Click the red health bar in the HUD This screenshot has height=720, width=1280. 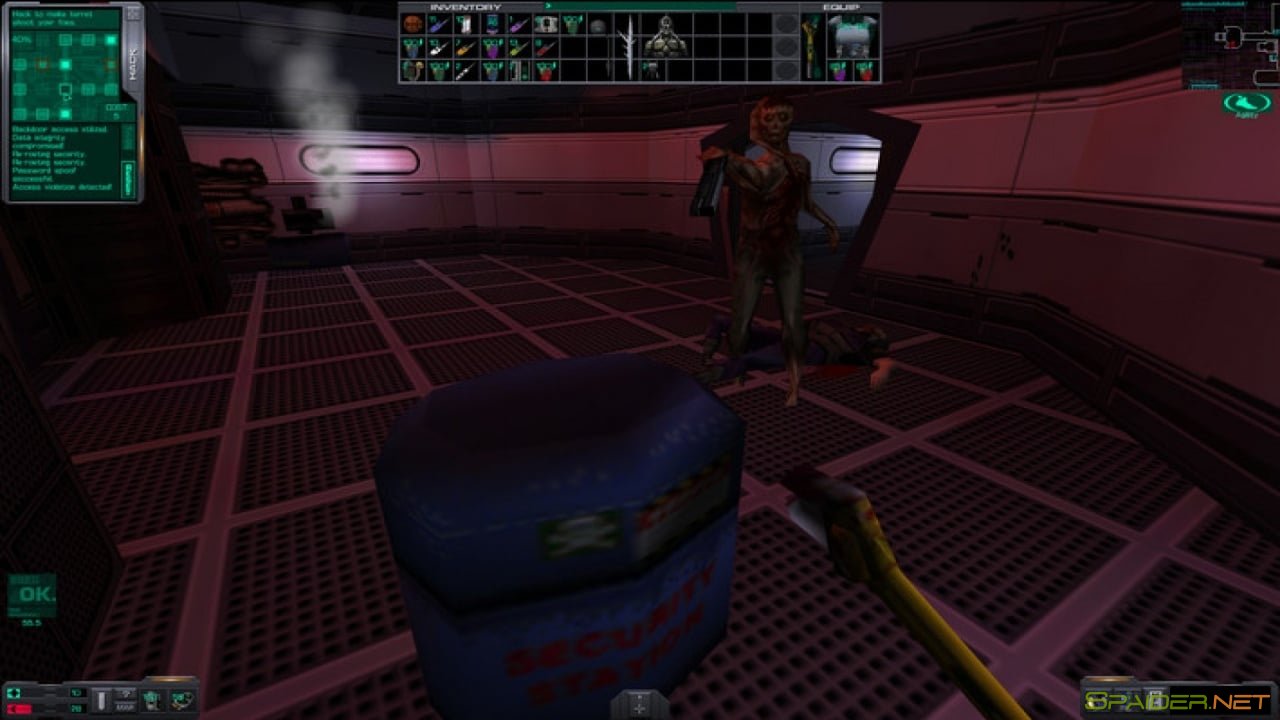click(19, 707)
